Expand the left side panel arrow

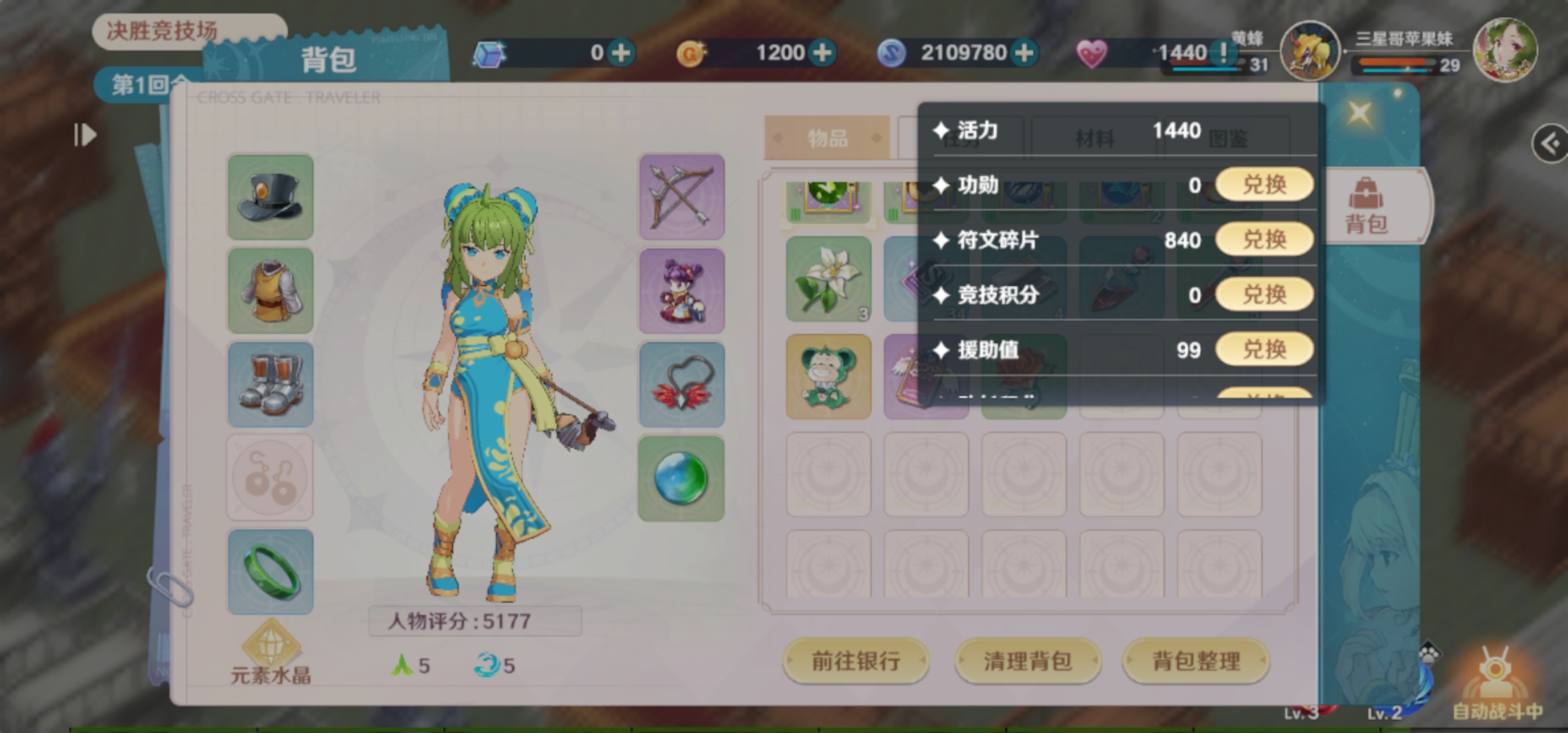pyautogui.click(x=84, y=135)
